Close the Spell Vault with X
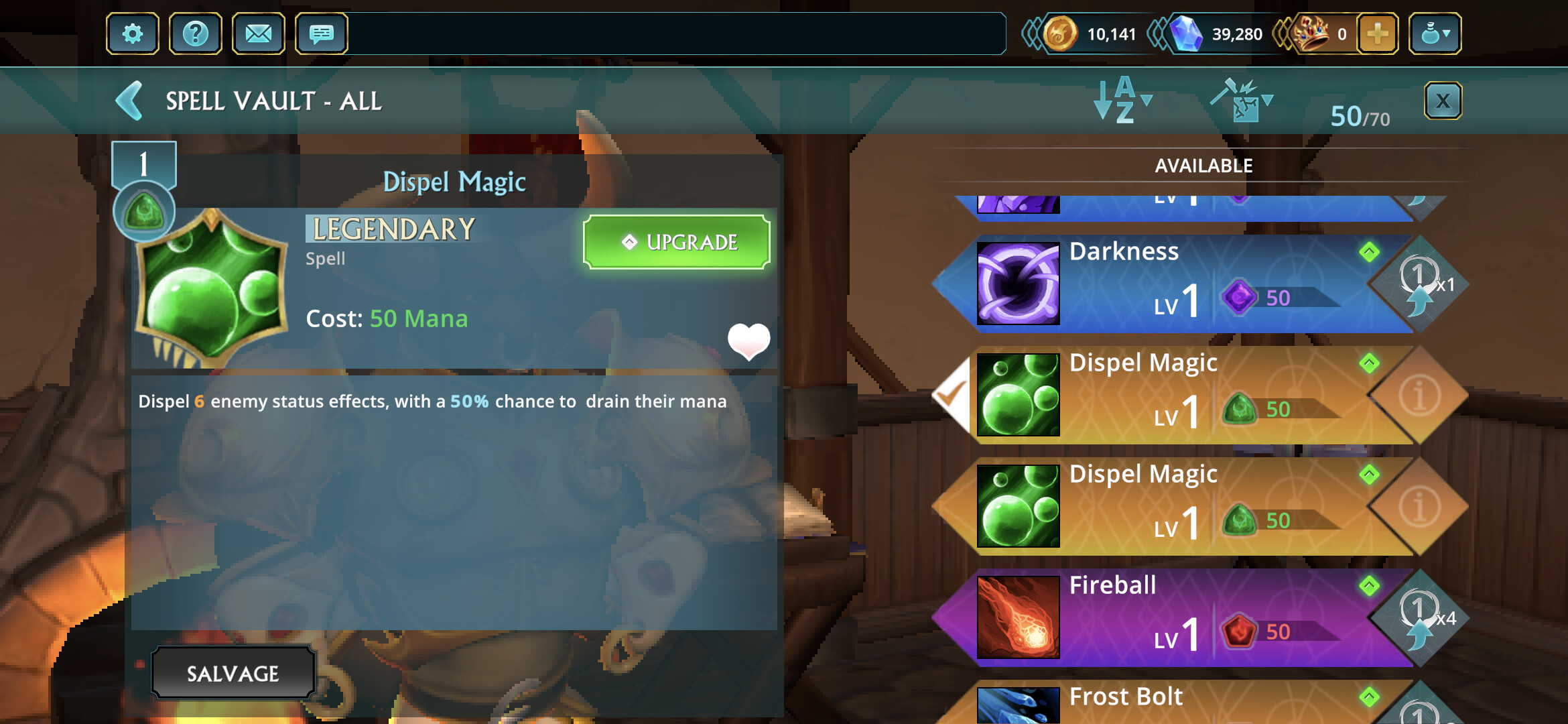 point(1442,101)
